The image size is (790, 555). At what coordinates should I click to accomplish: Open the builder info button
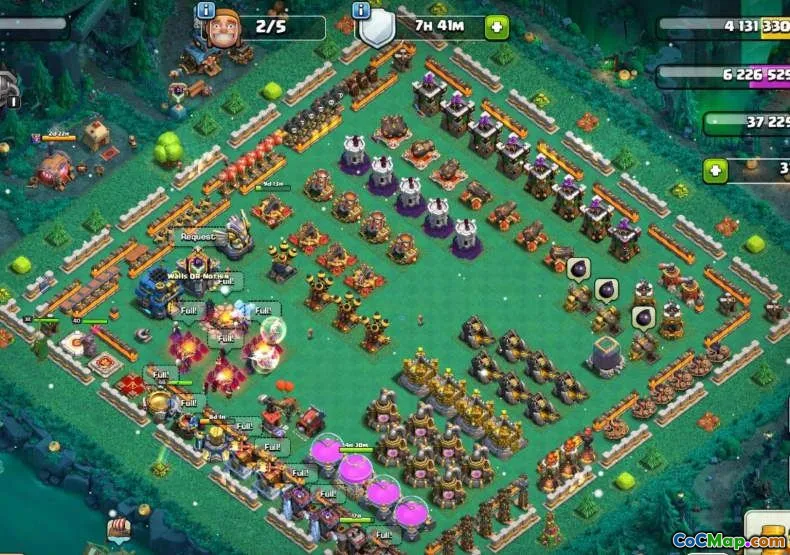point(206,10)
